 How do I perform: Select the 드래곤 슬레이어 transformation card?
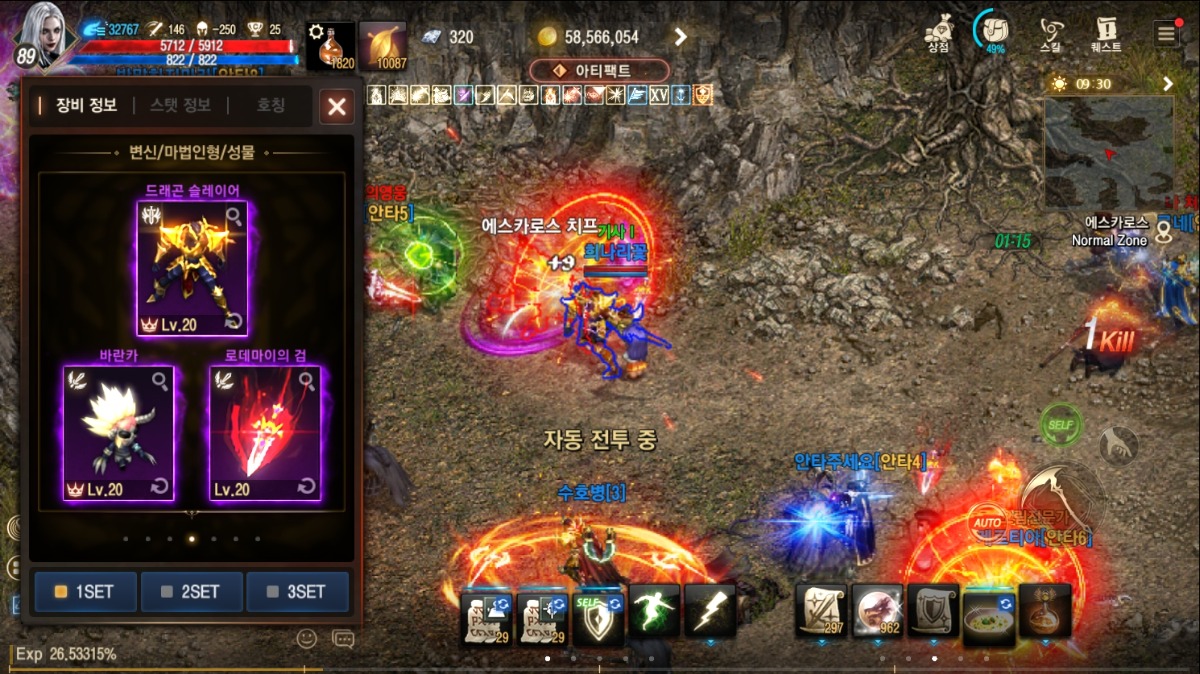(192, 268)
